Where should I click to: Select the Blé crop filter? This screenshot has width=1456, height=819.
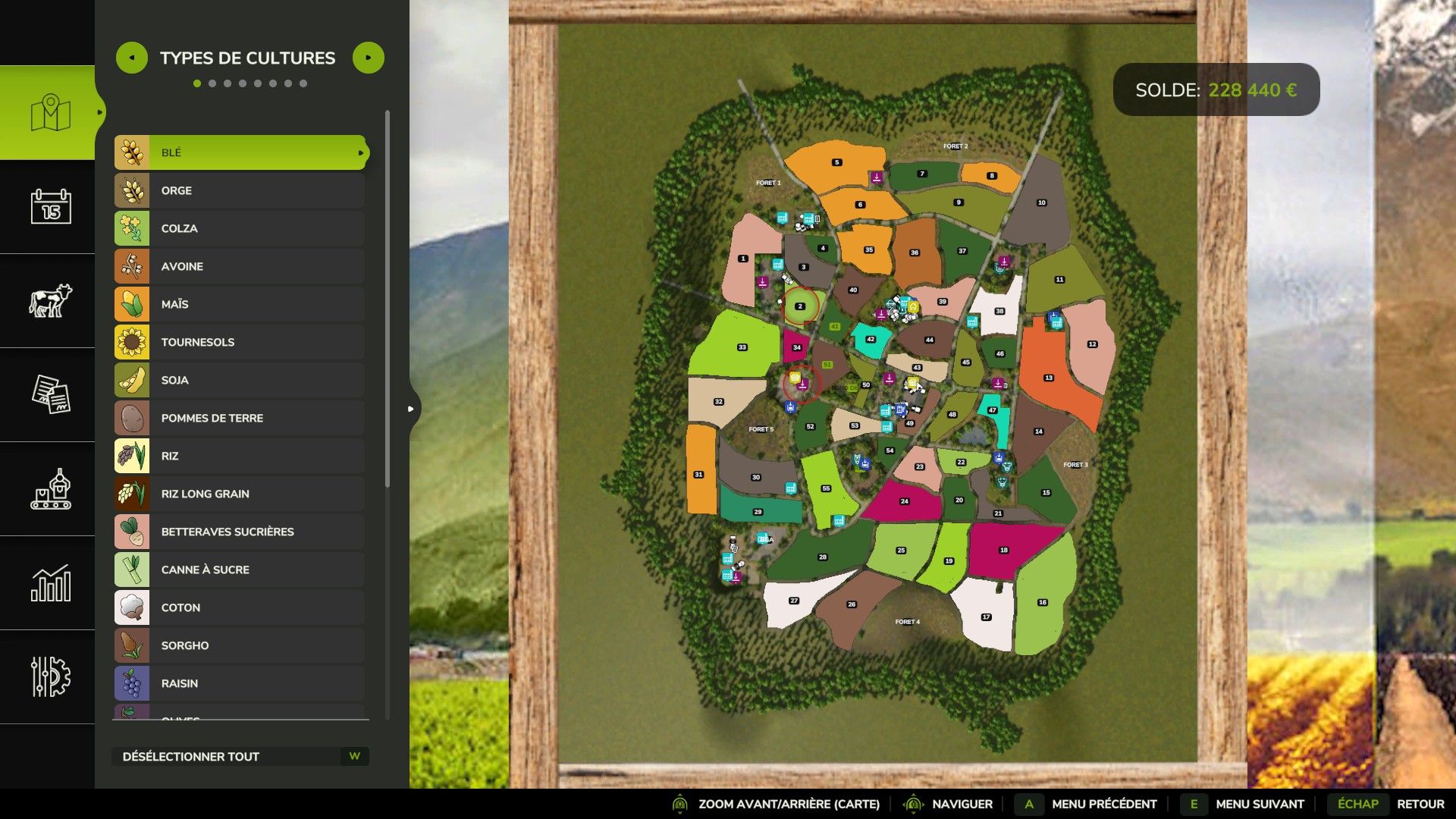240,152
